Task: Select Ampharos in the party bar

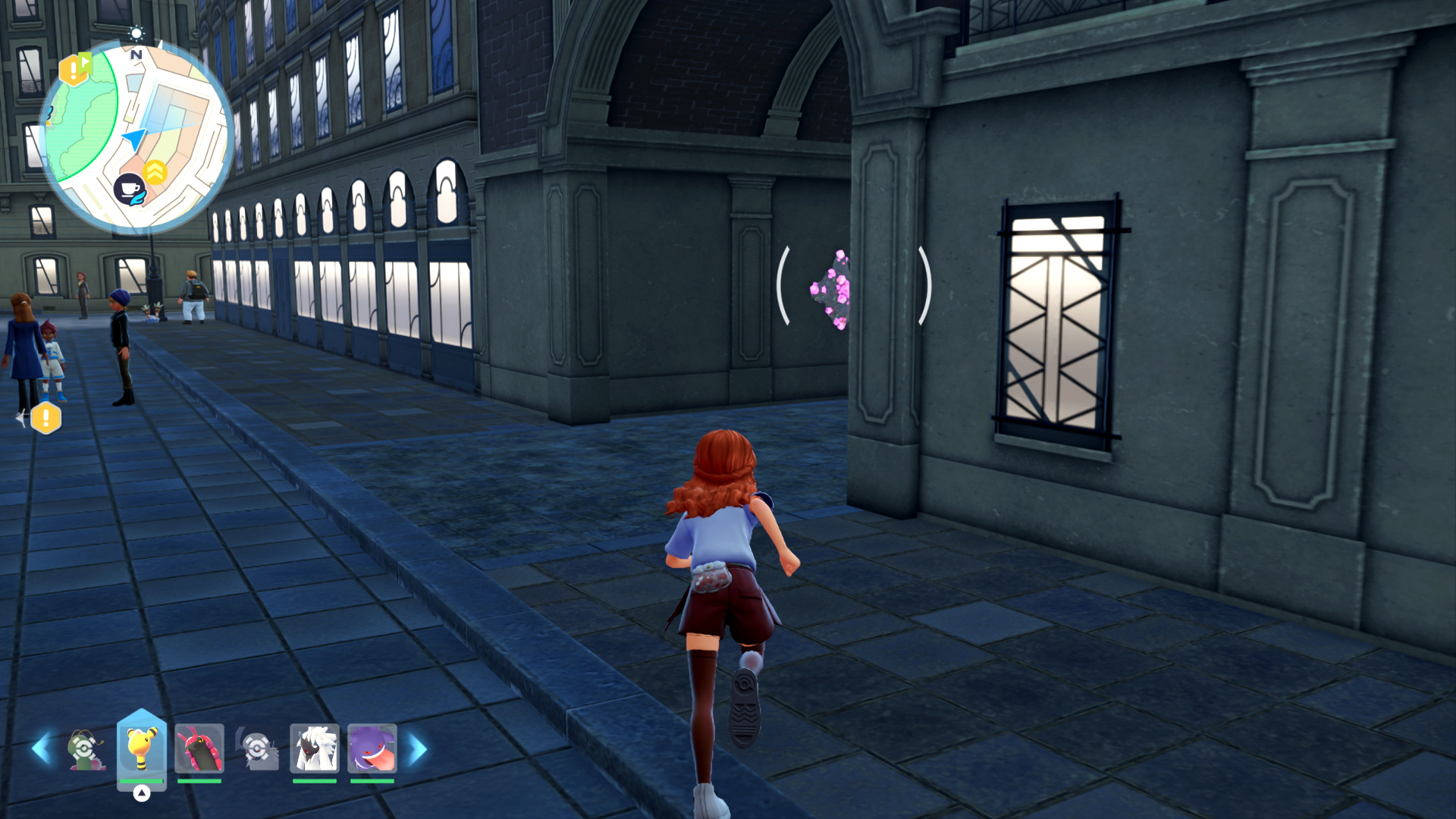Action: tap(141, 747)
